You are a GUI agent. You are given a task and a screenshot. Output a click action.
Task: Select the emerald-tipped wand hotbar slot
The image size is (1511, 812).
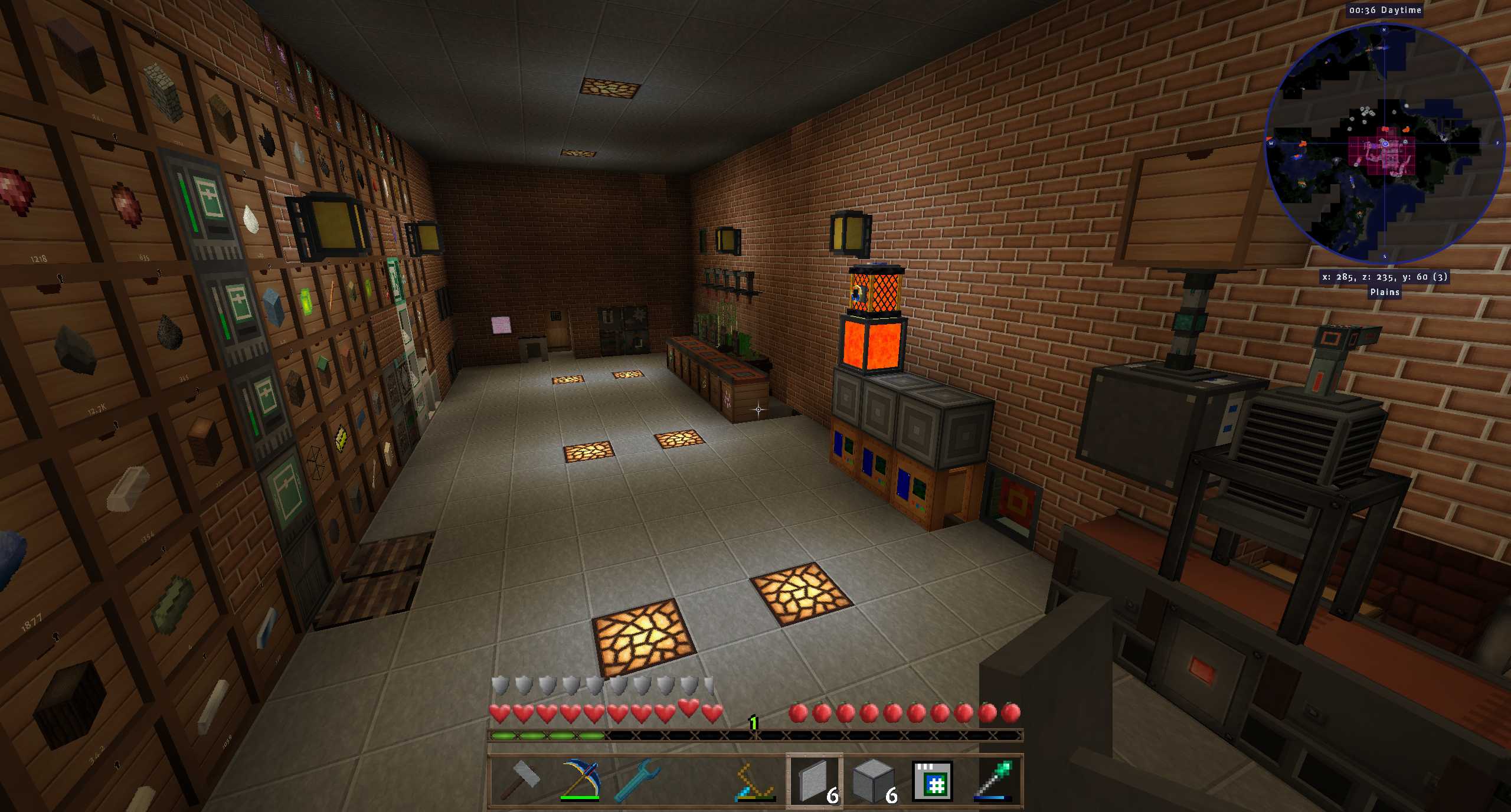tap(993, 781)
